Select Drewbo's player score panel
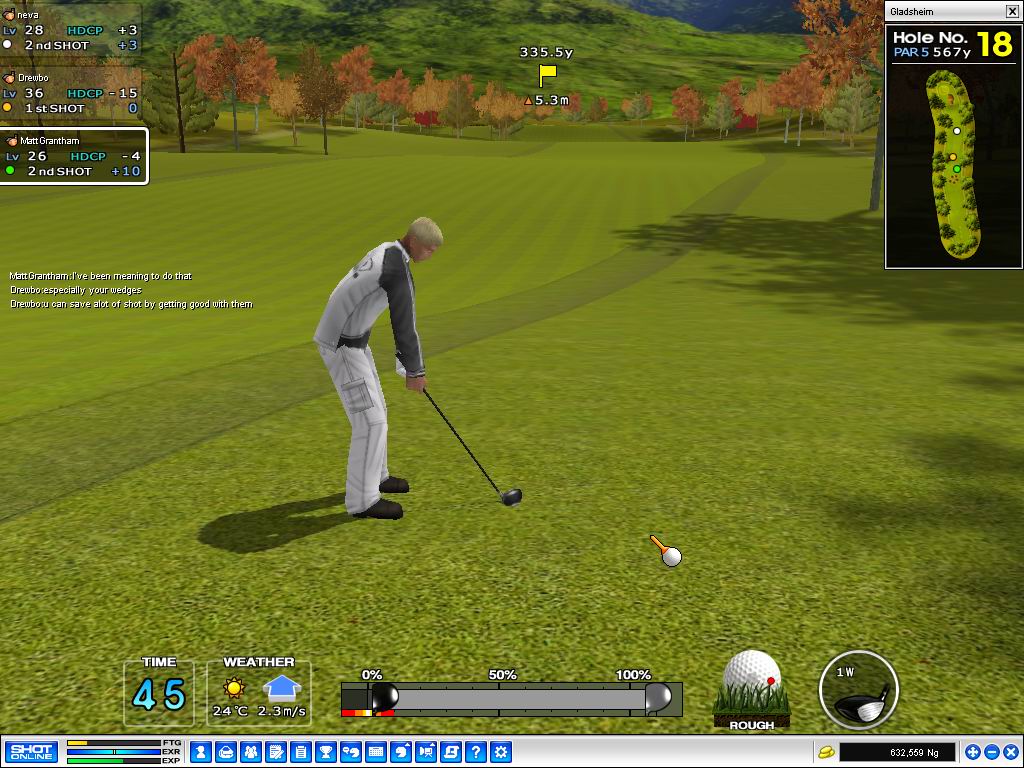Viewport: 1024px width, 768px height. pyautogui.click(x=72, y=93)
